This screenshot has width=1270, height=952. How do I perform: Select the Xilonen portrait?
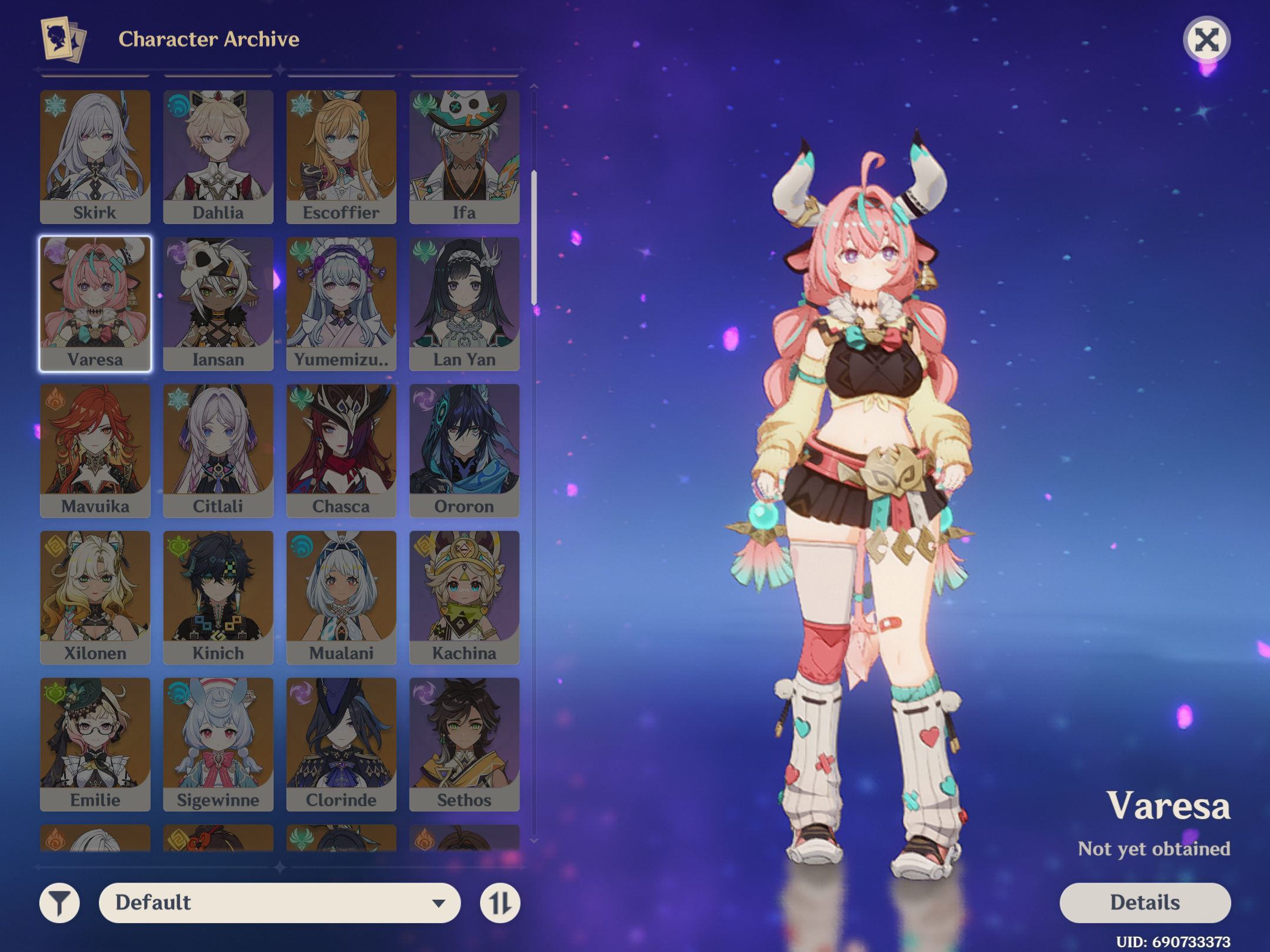(95, 597)
